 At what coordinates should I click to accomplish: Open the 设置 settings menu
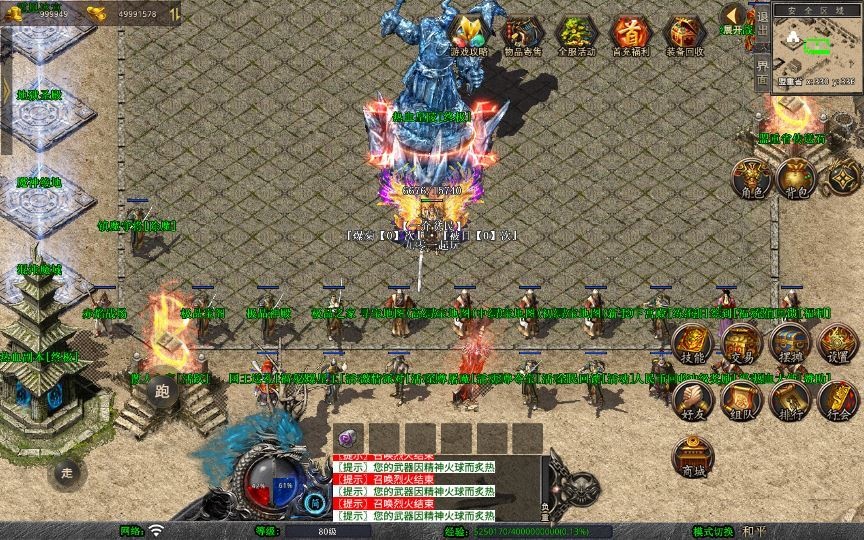837,344
